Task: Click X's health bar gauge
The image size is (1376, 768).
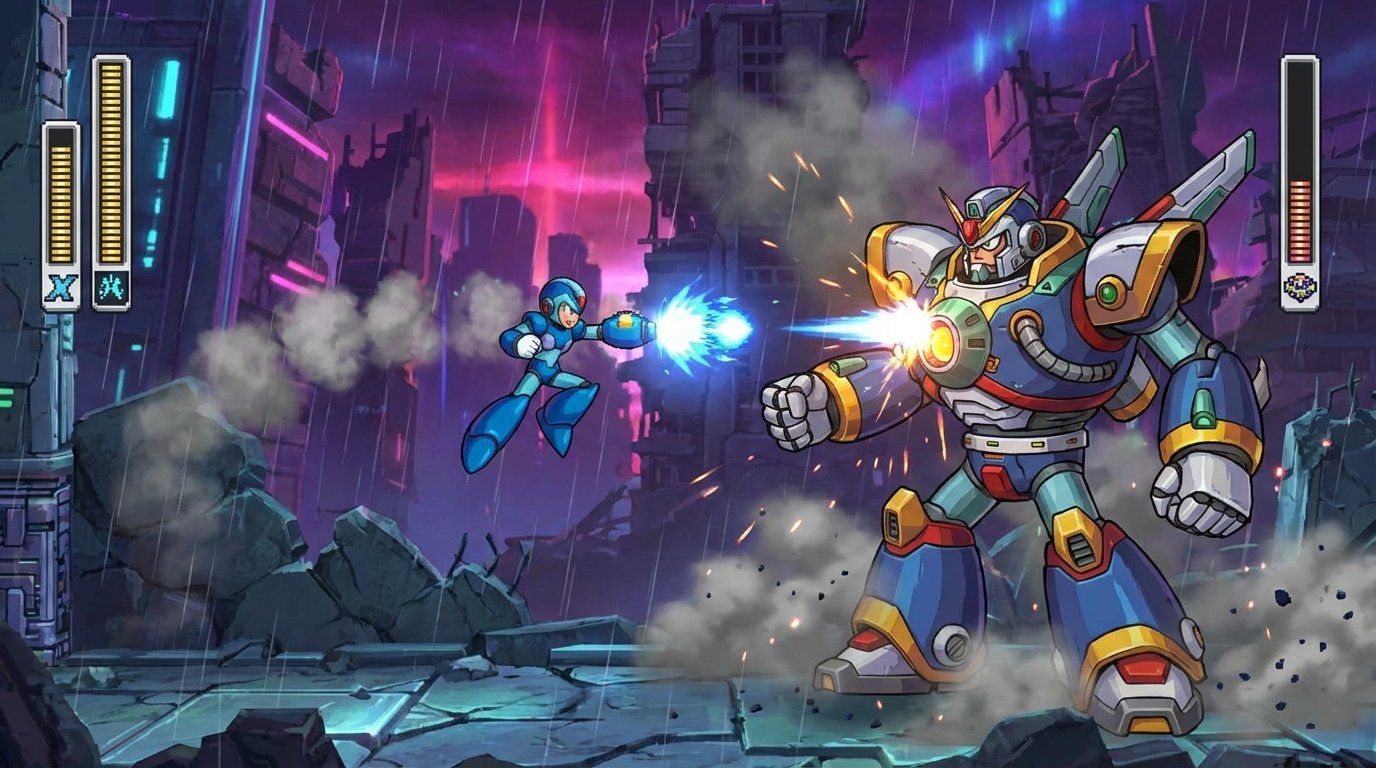Action: [60, 200]
